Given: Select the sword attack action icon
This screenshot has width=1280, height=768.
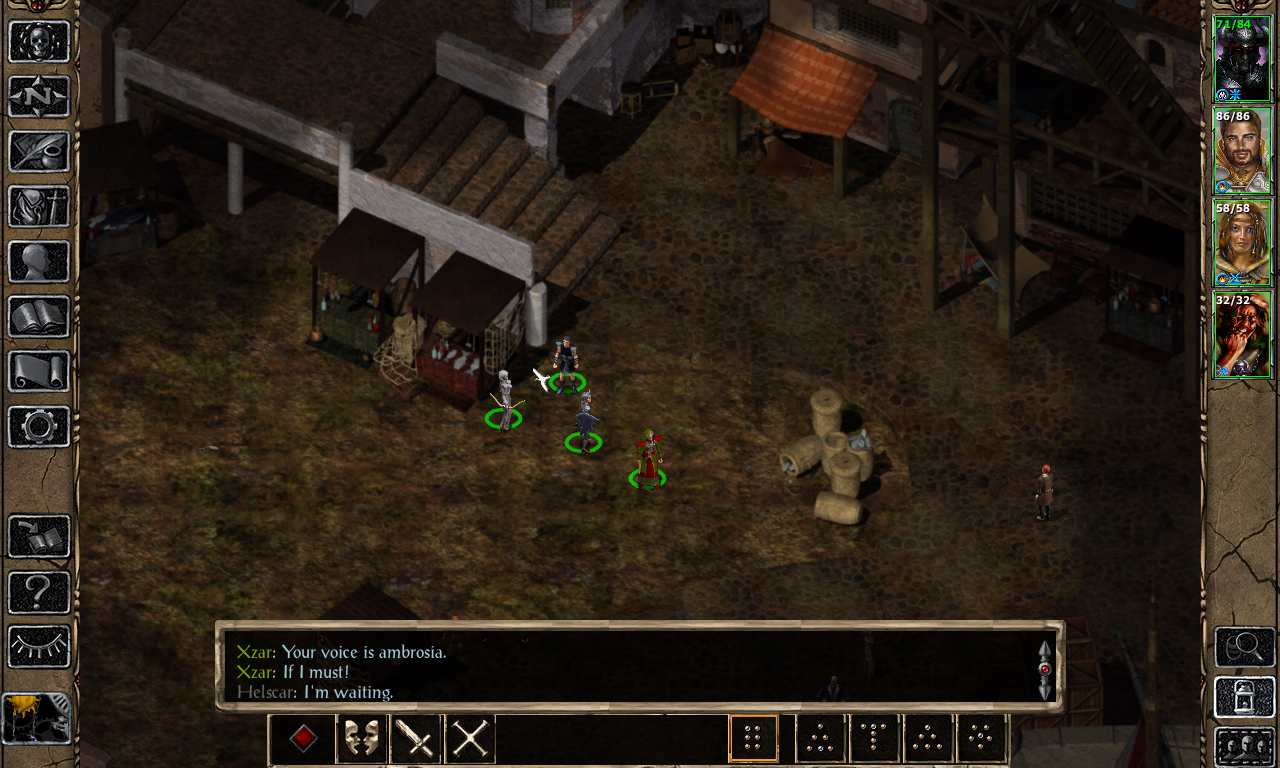Looking at the screenshot, I should 415,738.
